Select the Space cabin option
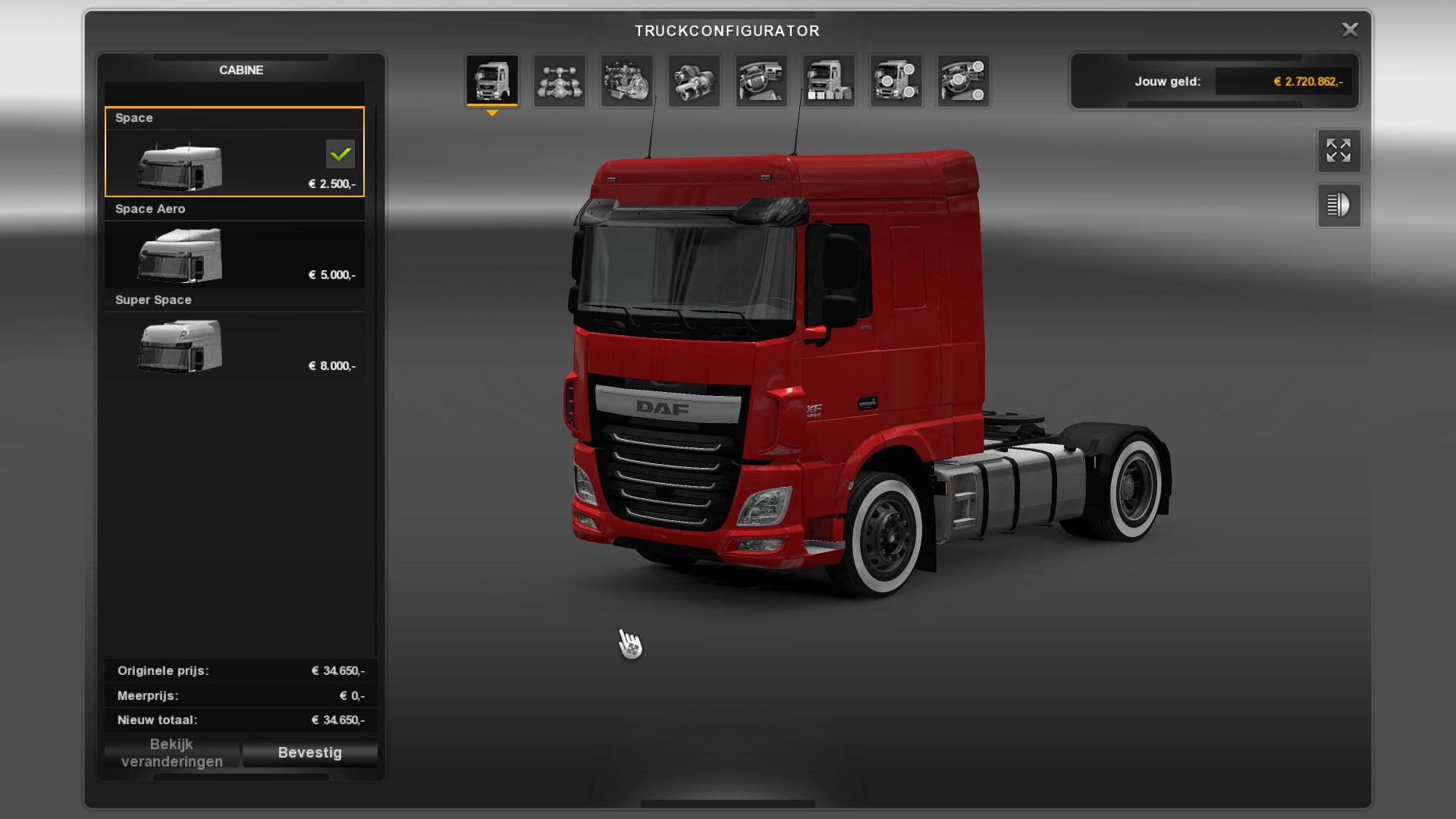The width and height of the screenshot is (1456, 819). coord(234,152)
